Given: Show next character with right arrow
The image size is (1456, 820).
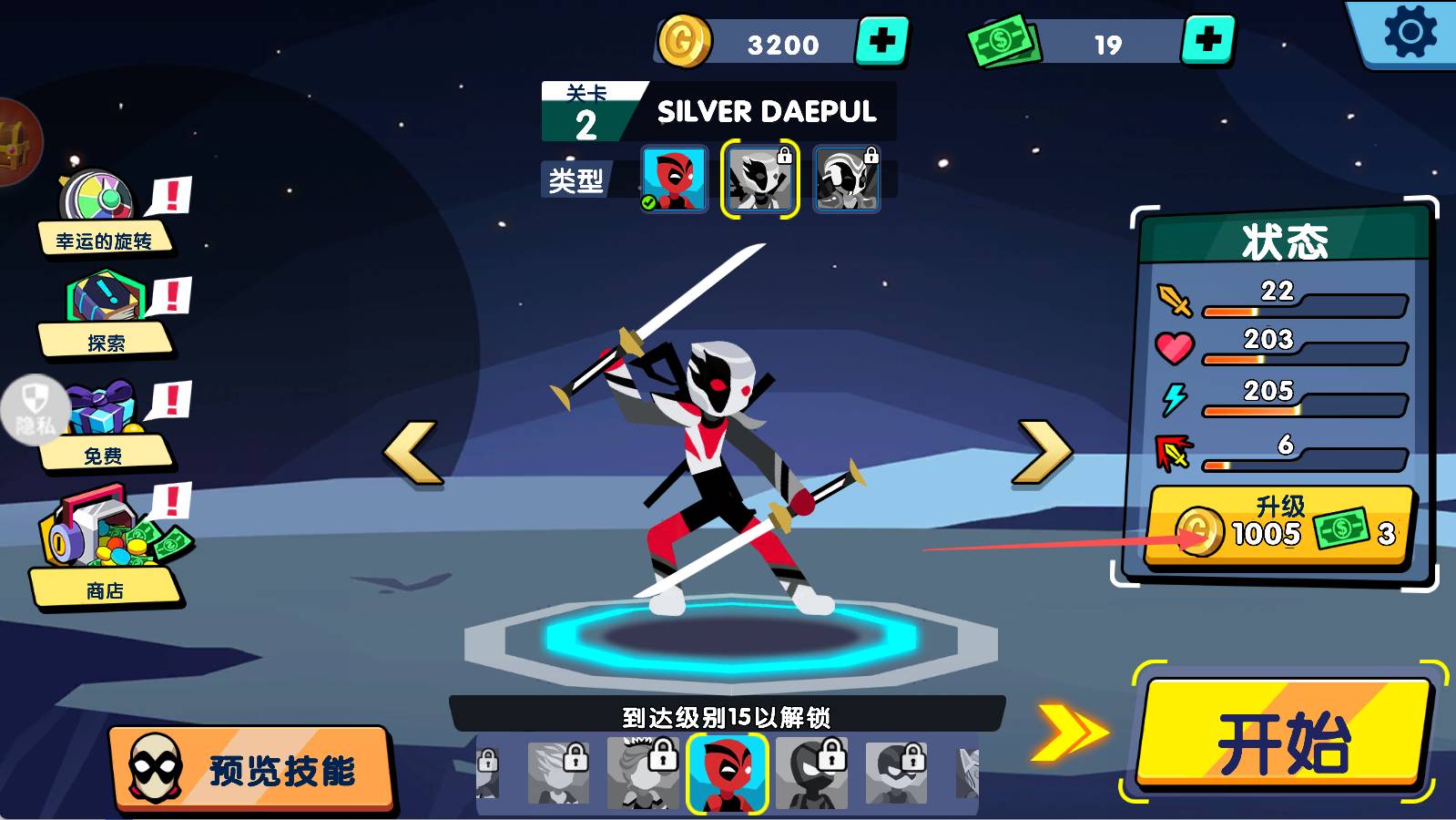Looking at the screenshot, I should [x=1043, y=451].
